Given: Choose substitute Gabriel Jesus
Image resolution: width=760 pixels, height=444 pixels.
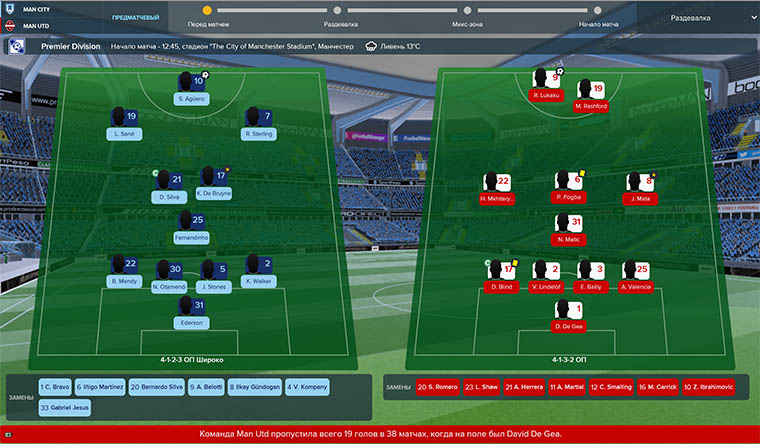Looking at the screenshot, I should 64,408.
